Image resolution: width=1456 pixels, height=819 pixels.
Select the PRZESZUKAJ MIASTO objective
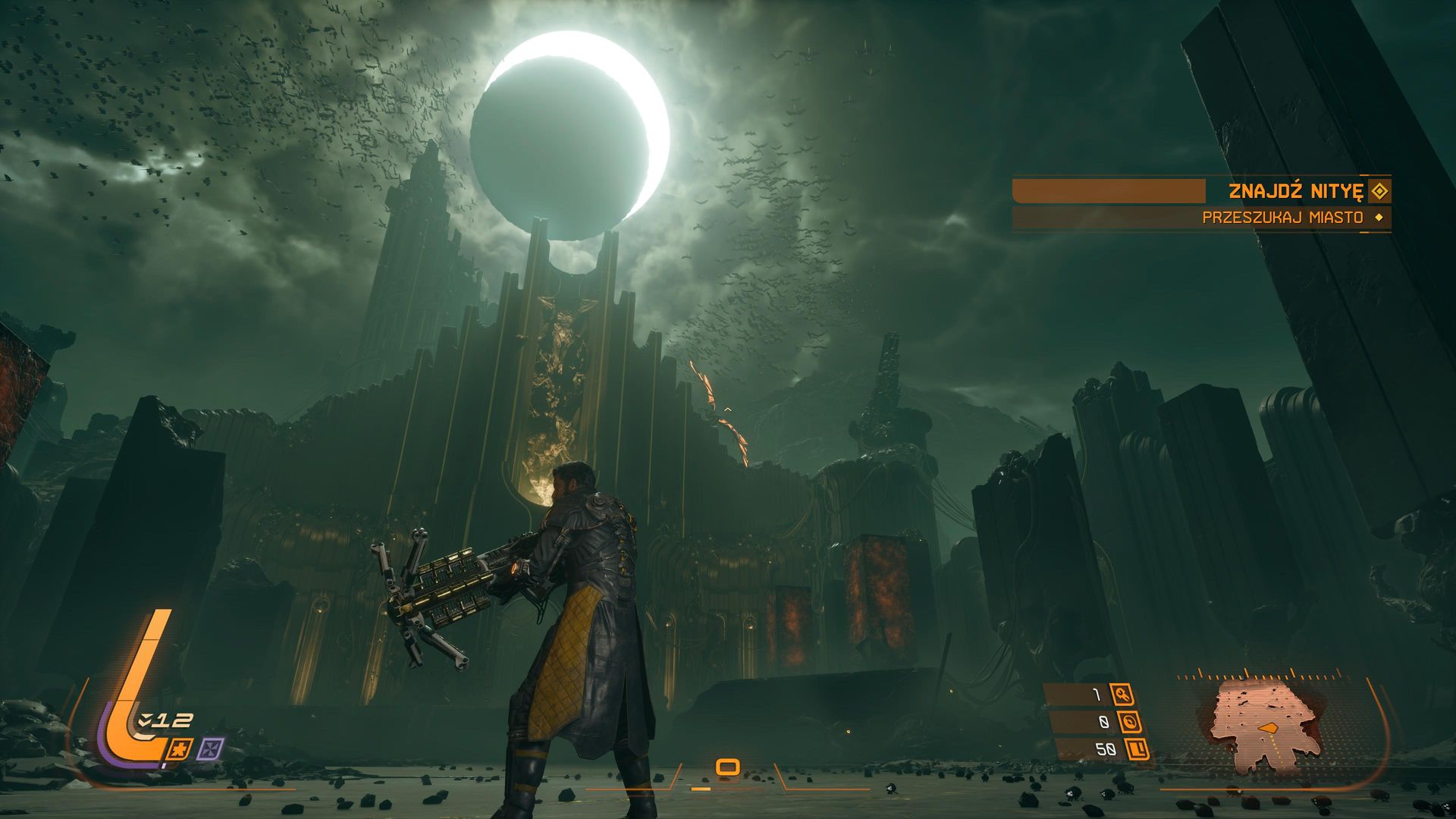click(1282, 218)
